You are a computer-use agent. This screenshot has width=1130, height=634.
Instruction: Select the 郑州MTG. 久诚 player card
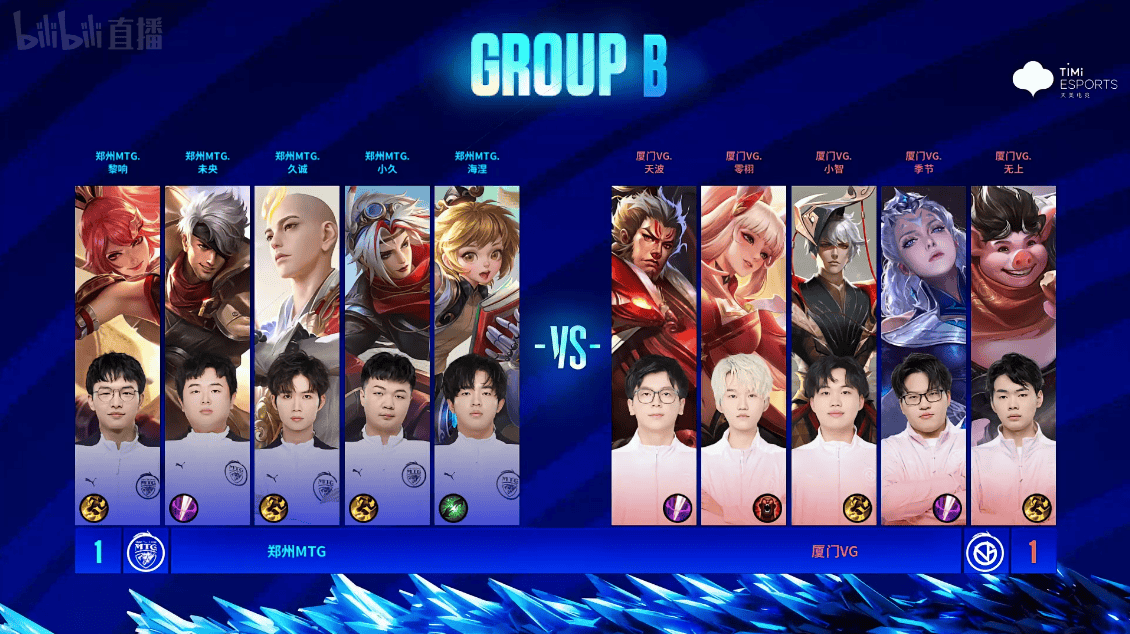click(297, 355)
